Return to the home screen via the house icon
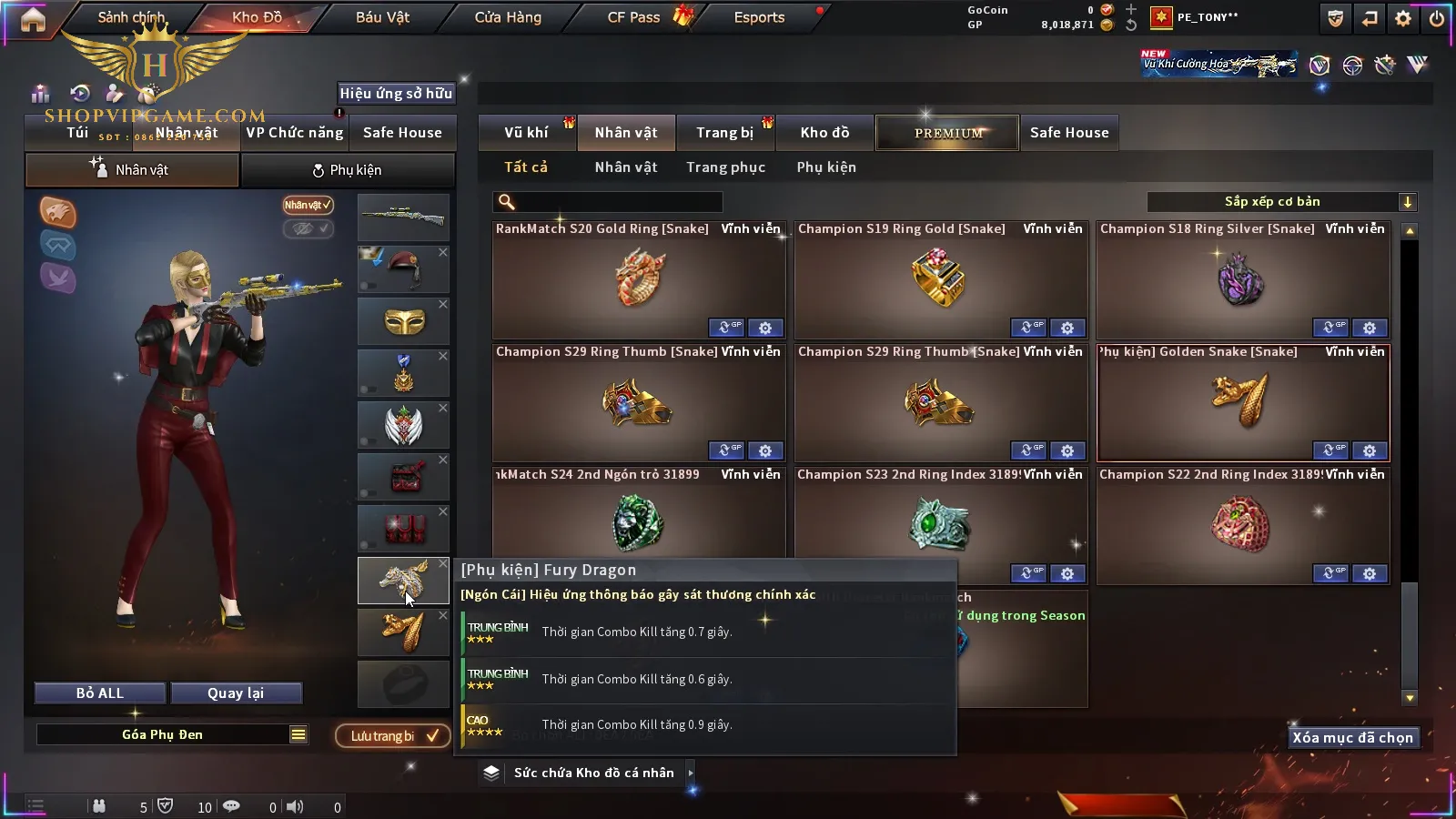Viewport: 1456px width, 819px height. tap(33, 19)
